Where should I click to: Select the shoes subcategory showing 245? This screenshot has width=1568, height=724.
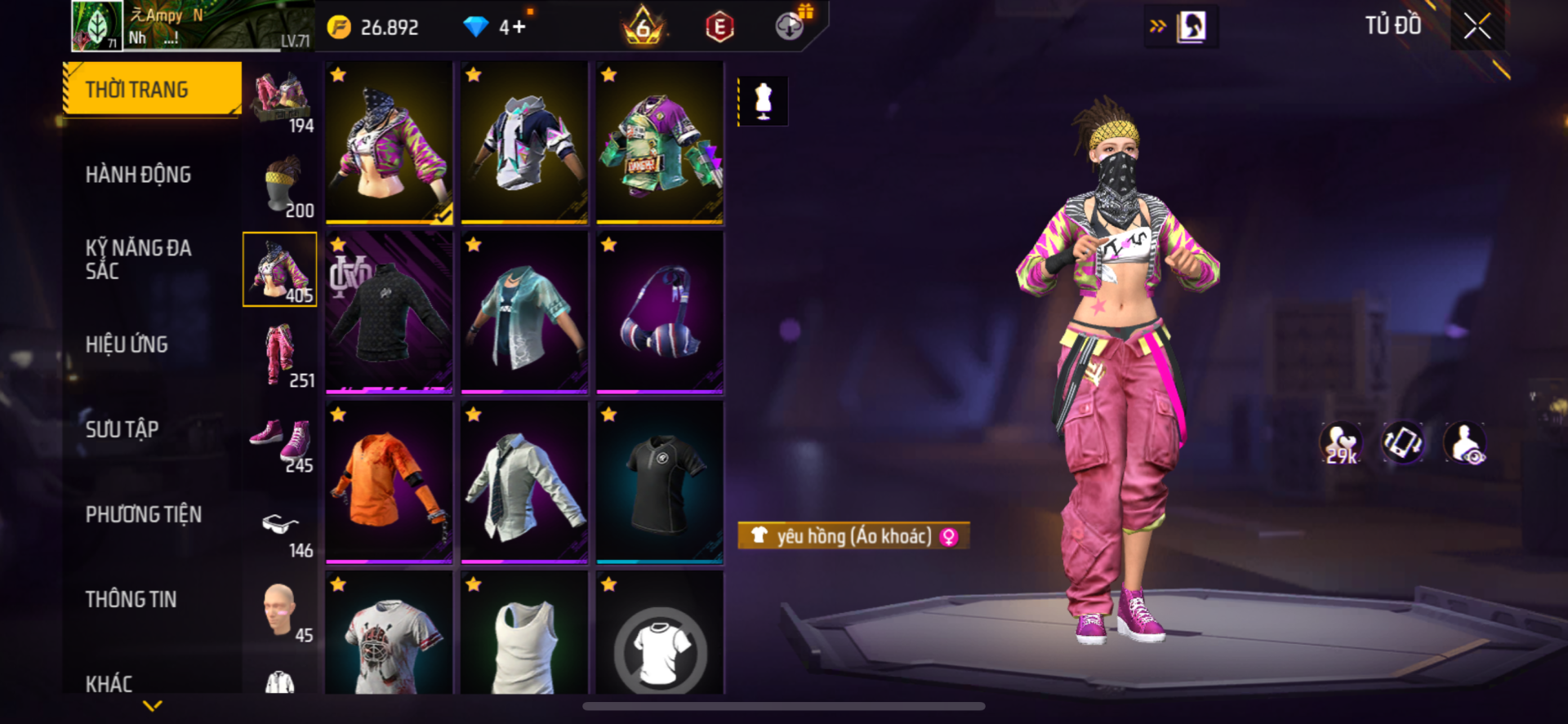[x=280, y=442]
